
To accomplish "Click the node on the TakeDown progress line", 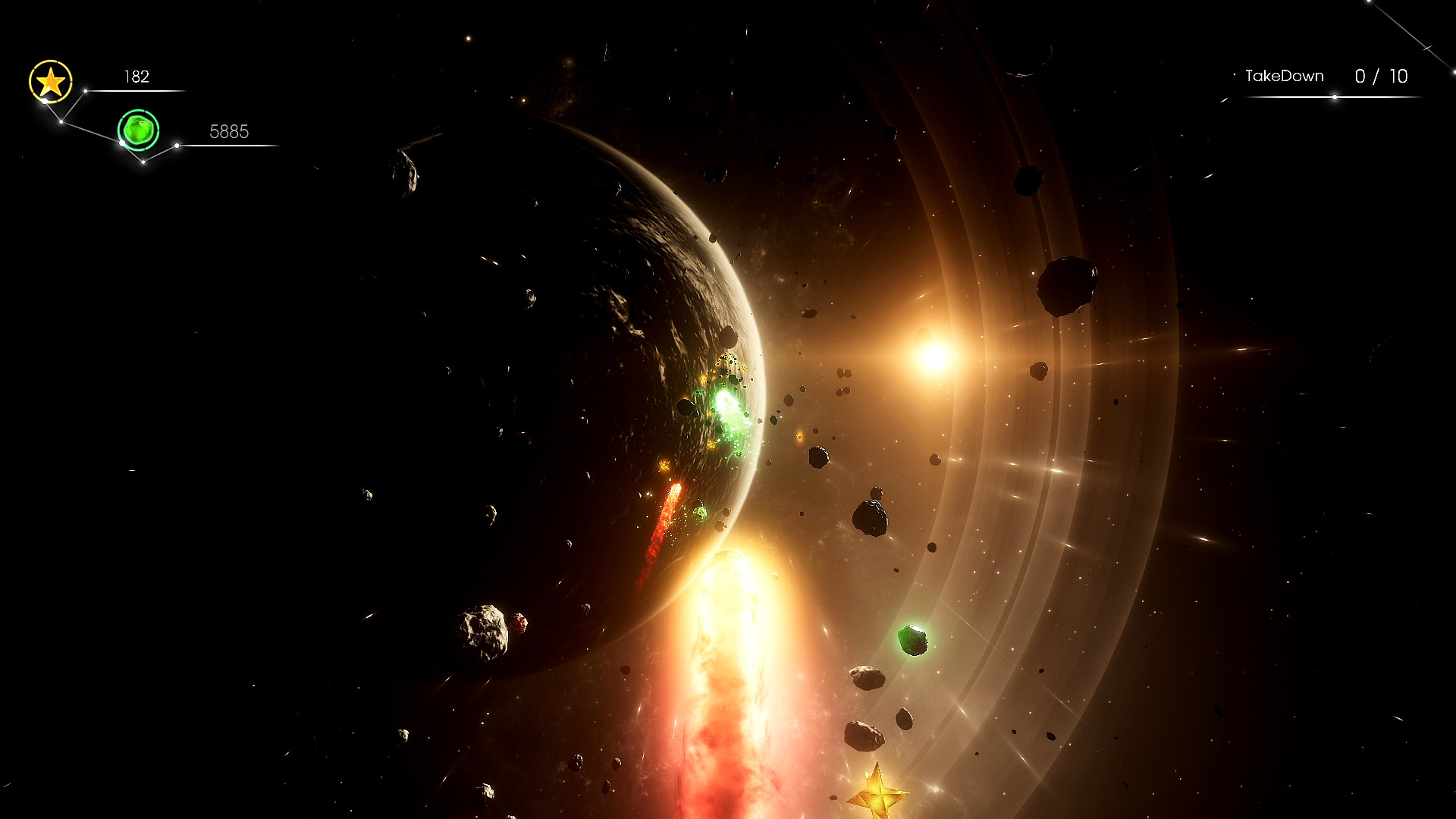I will click(x=1335, y=98).
